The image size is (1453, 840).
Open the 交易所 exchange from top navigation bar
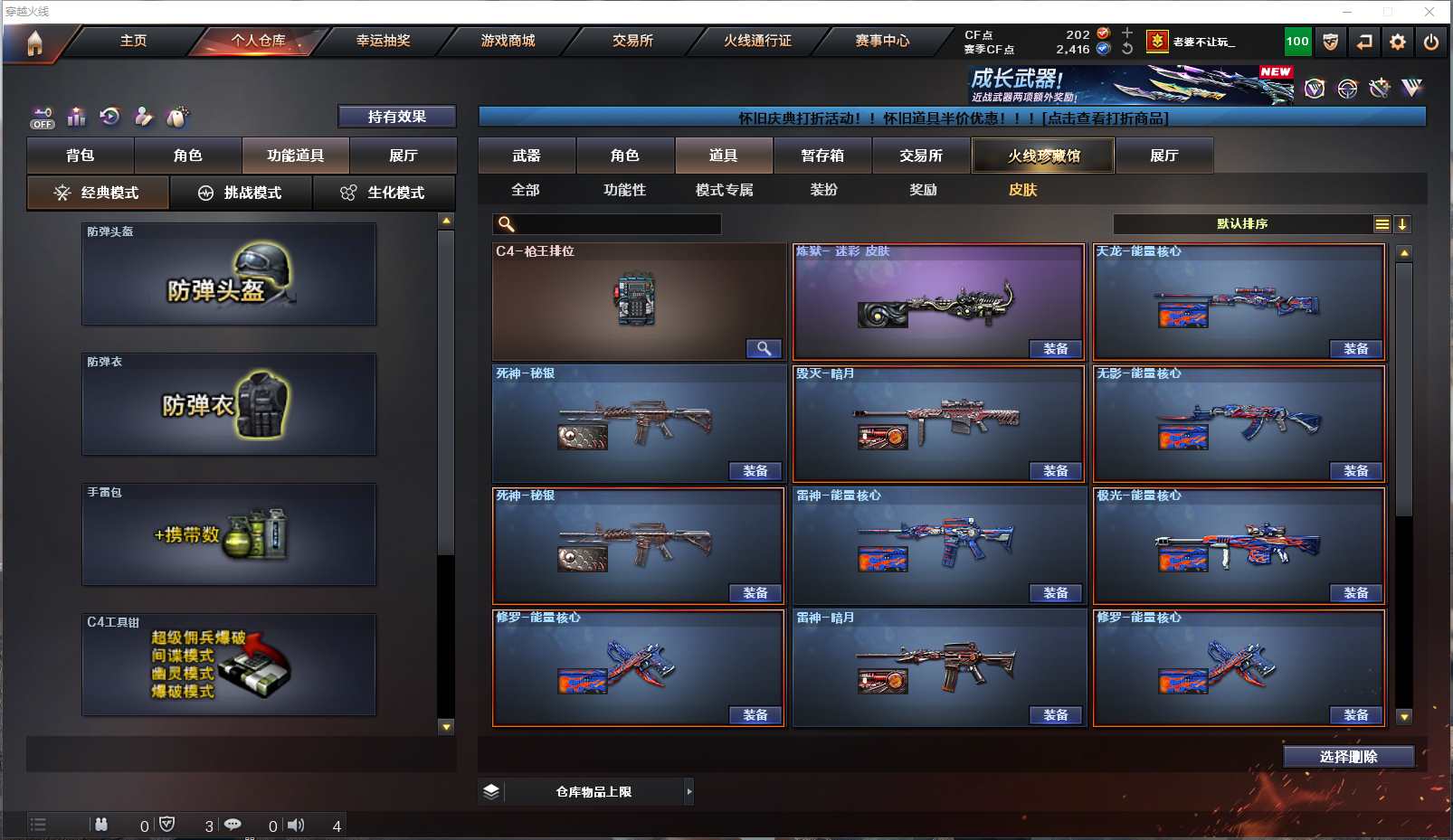632,41
